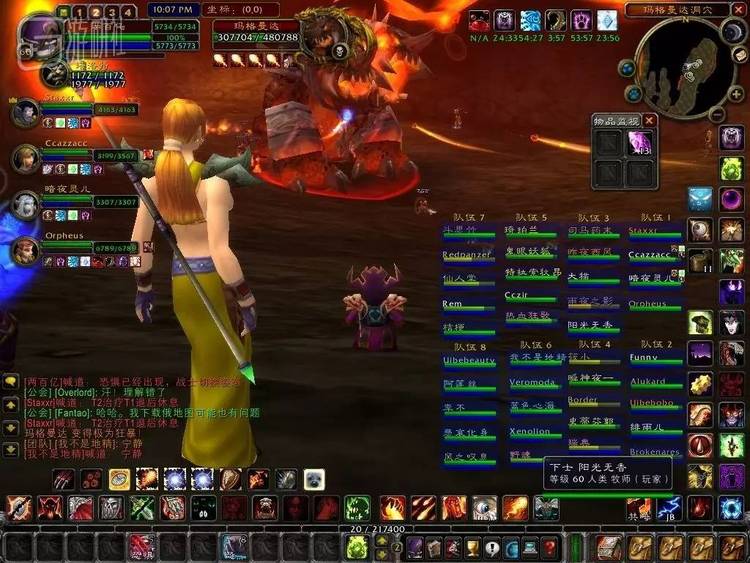This screenshot has height=563, width=750.
Task: Close the 物品监视 item monitor panel
Action: (x=649, y=120)
